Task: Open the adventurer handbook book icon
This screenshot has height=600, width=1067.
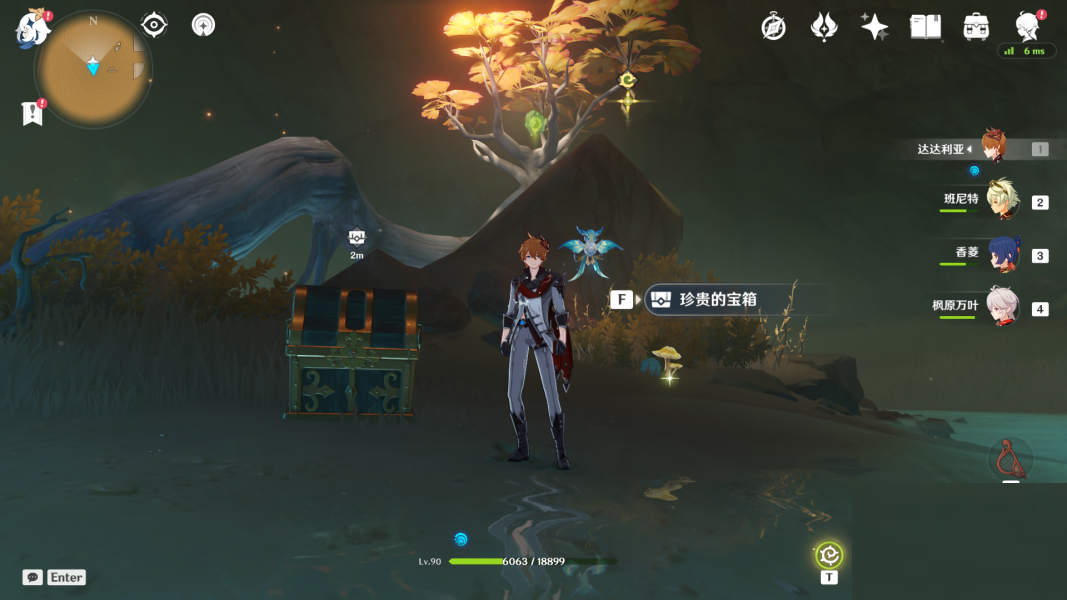Action: tap(925, 27)
